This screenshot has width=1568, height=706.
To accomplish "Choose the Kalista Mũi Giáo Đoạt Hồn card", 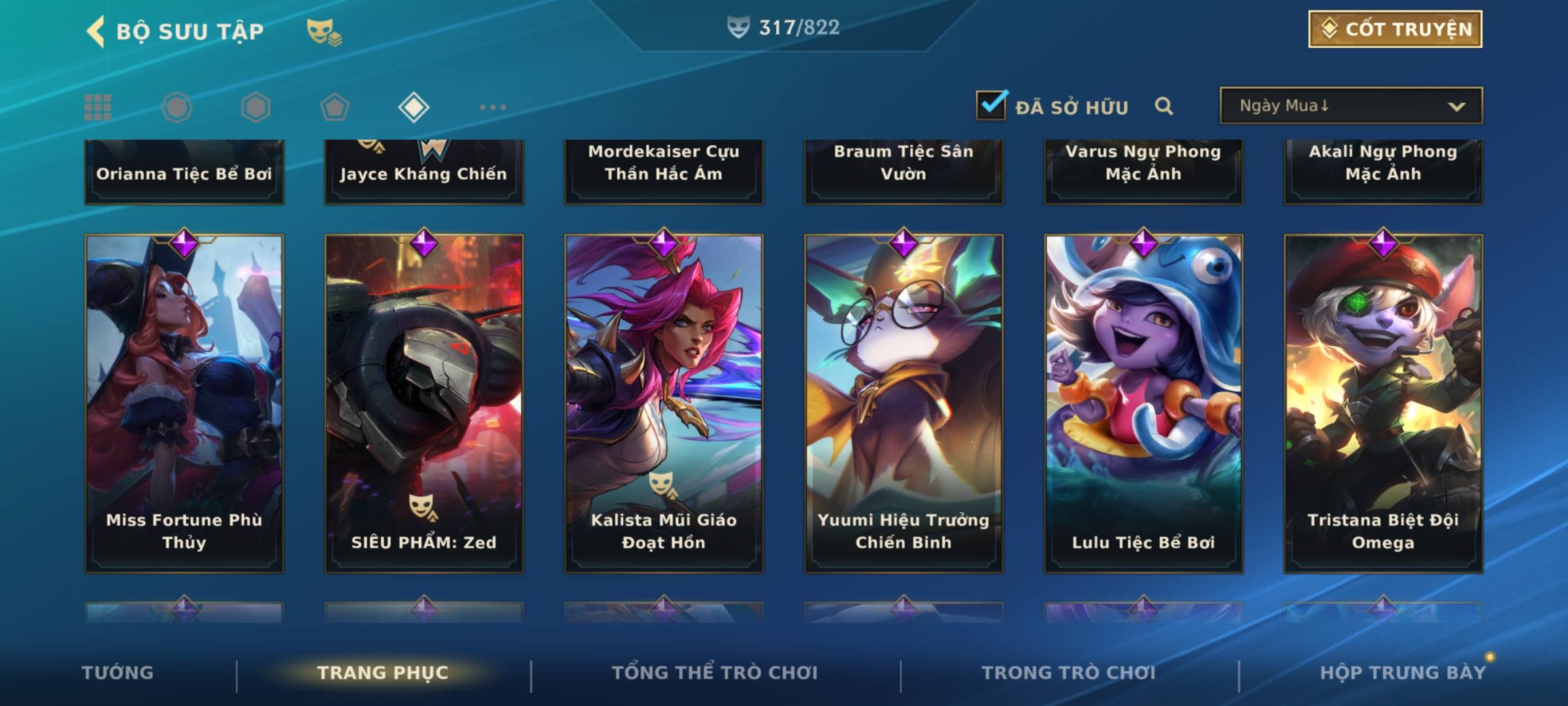I will (x=664, y=403).
